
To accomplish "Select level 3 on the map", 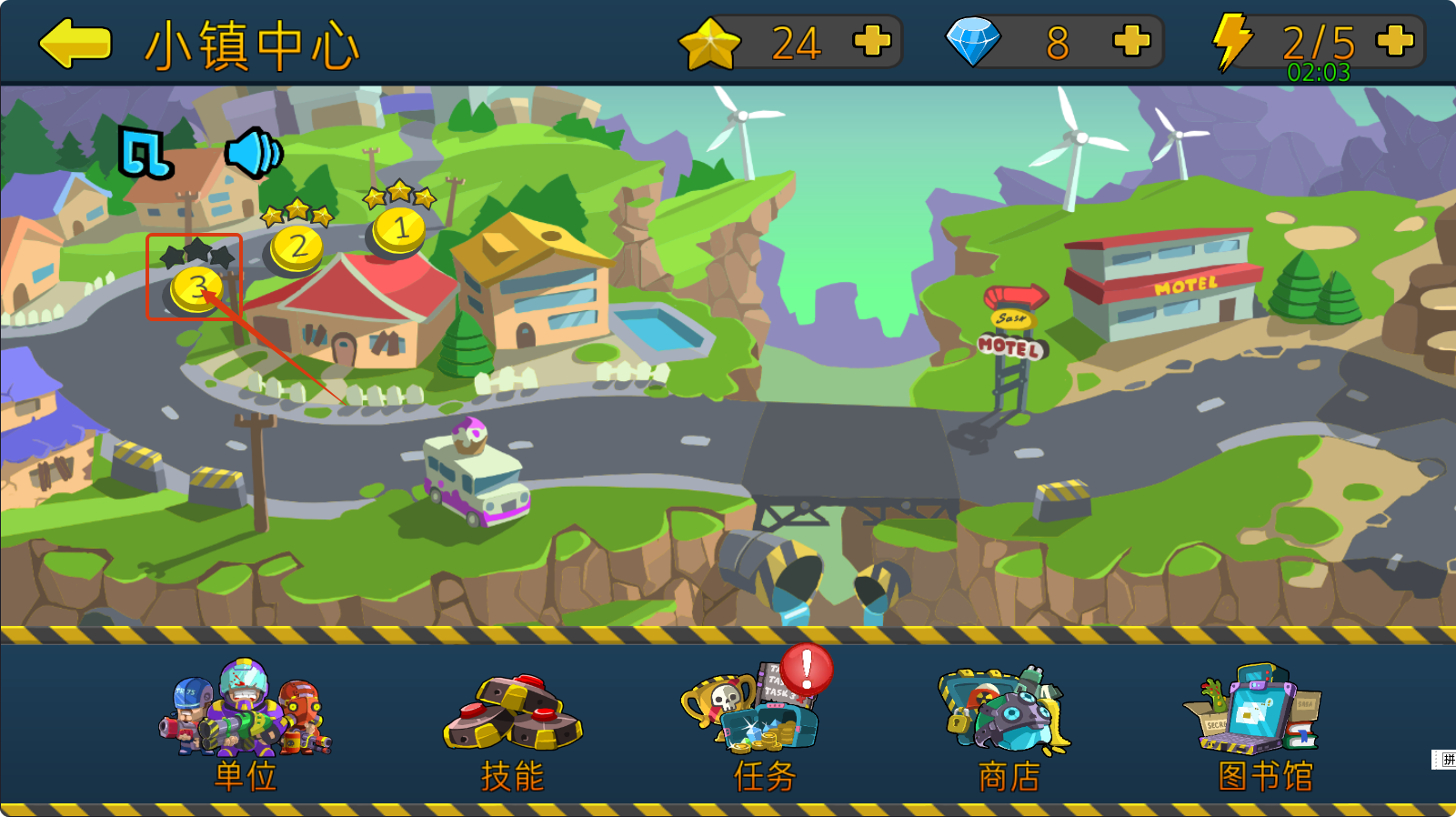I will click(x=196, y=287).
